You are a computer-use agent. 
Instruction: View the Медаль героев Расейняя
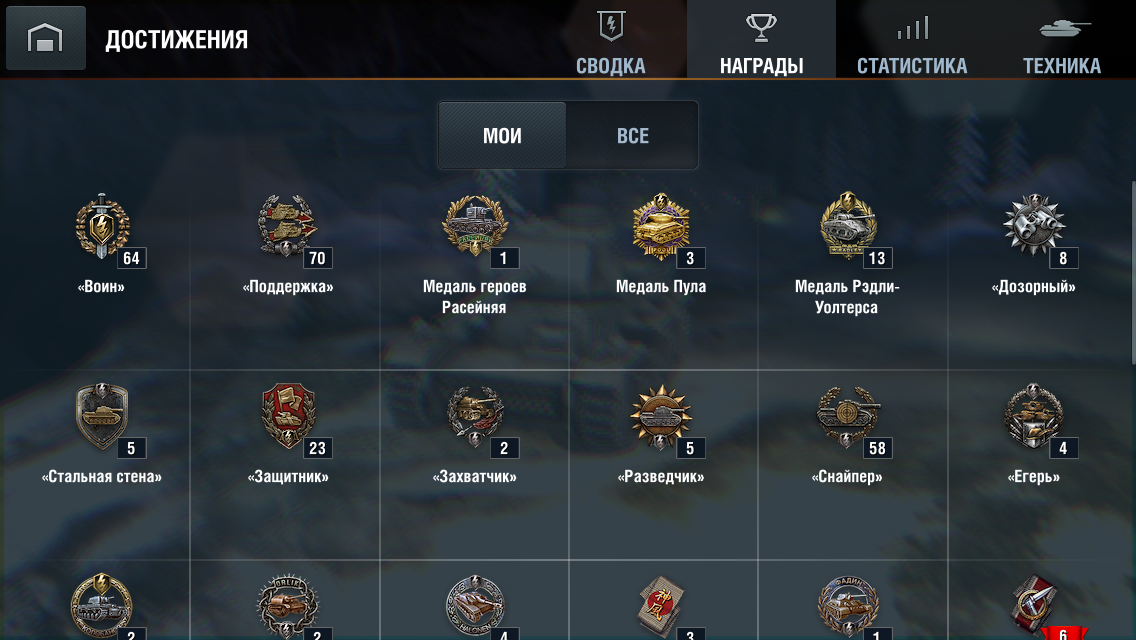(475, 228)
